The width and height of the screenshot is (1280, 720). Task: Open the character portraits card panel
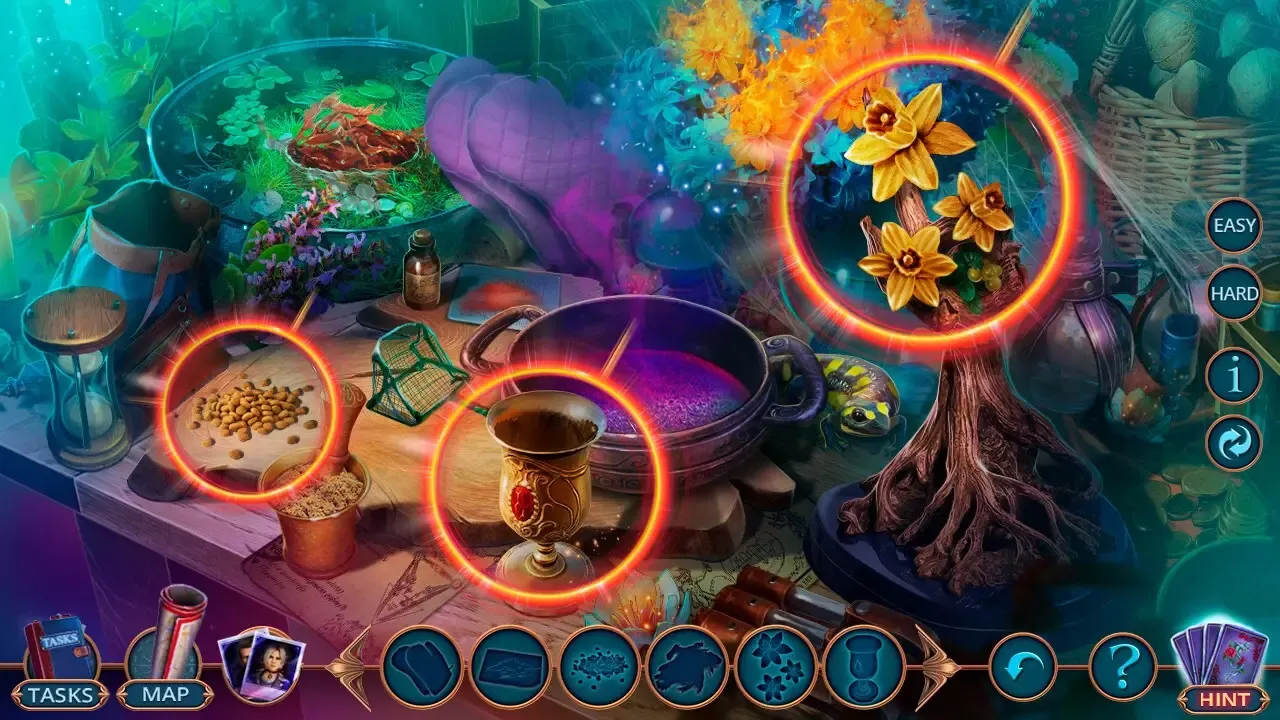[262, 668]
